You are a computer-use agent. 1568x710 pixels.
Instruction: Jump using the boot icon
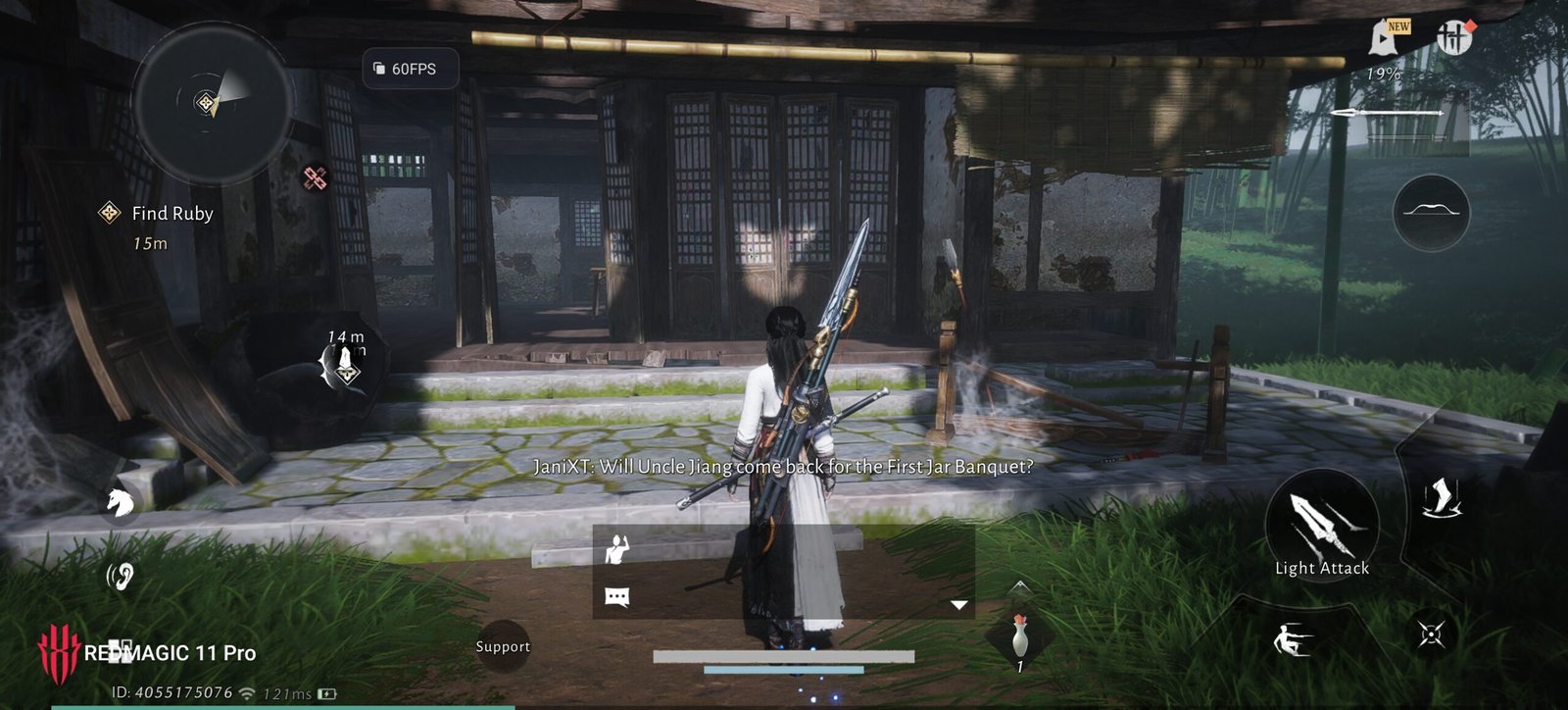click(x=1440, y=497)
